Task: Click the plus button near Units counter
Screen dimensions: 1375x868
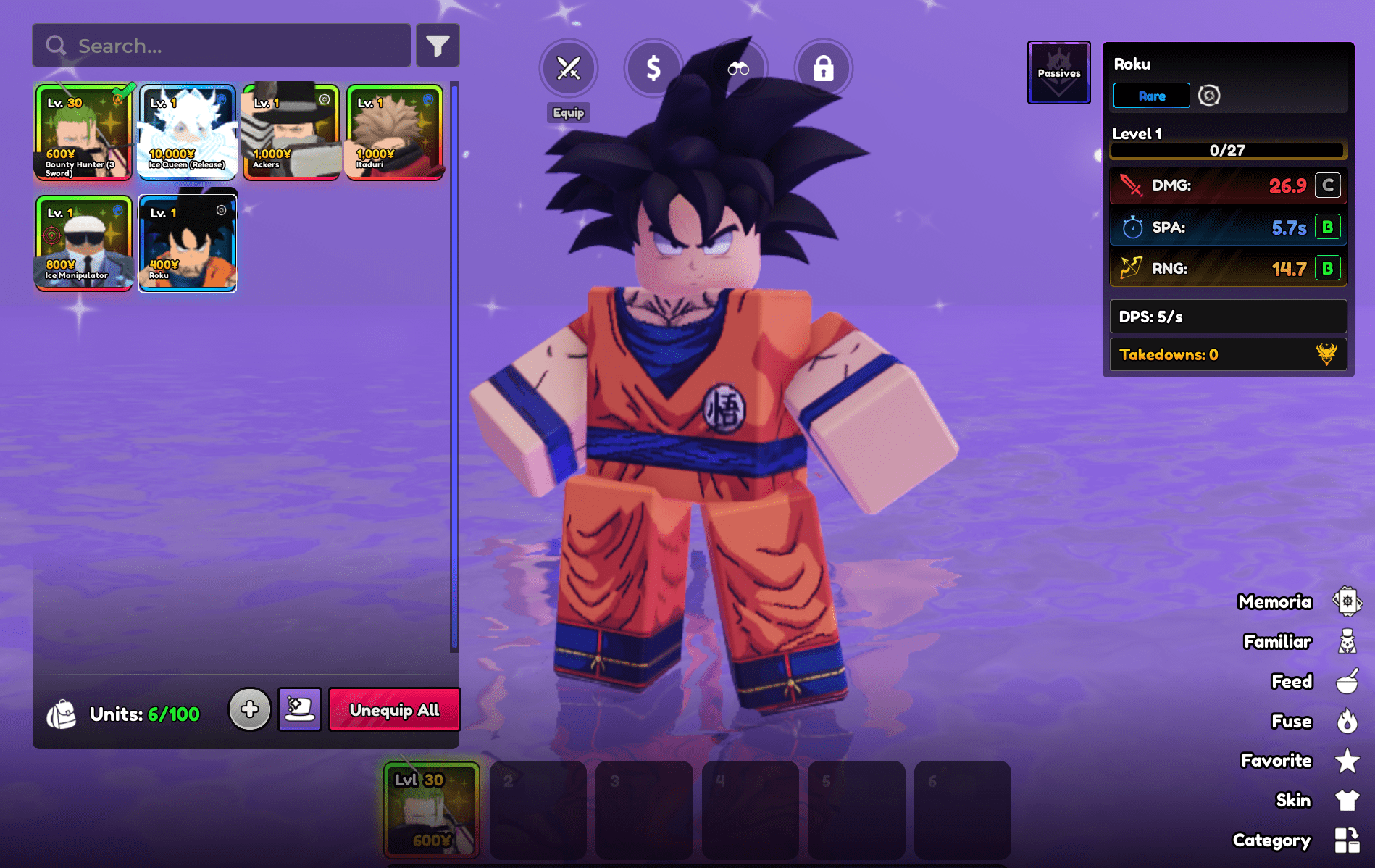Action: (x=250, y=710)
